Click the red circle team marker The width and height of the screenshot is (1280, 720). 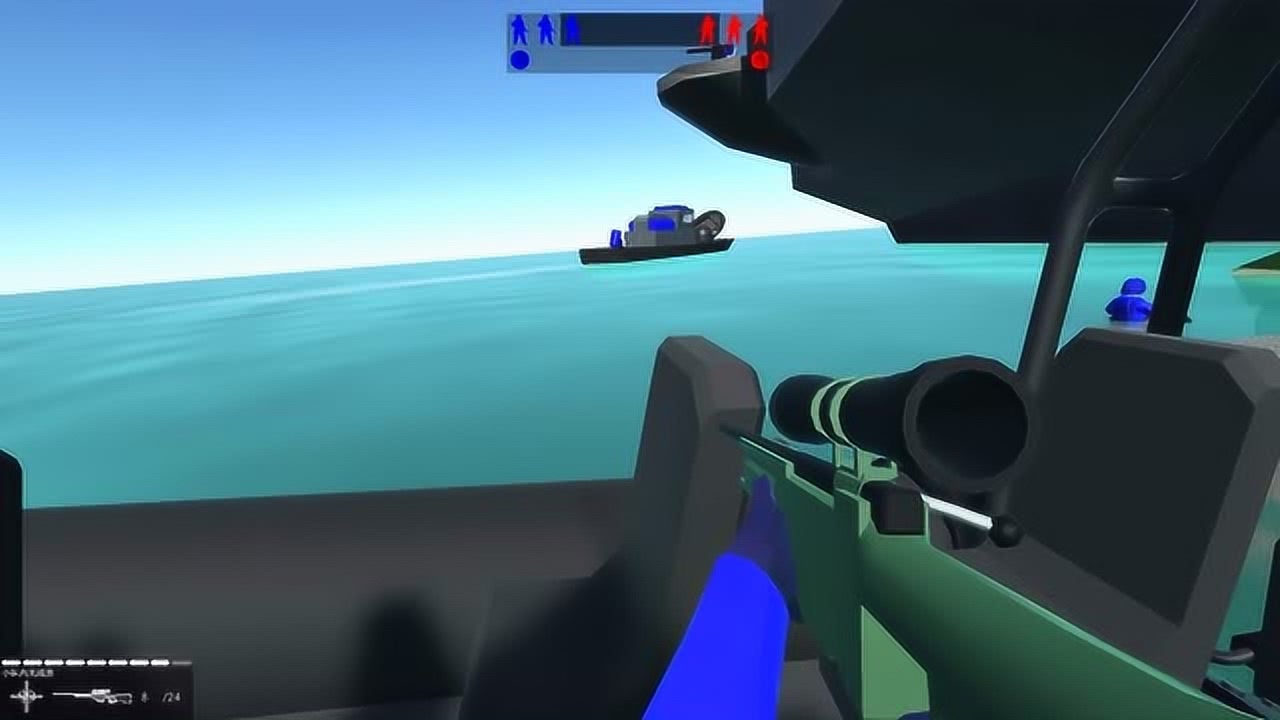(760, 60)
